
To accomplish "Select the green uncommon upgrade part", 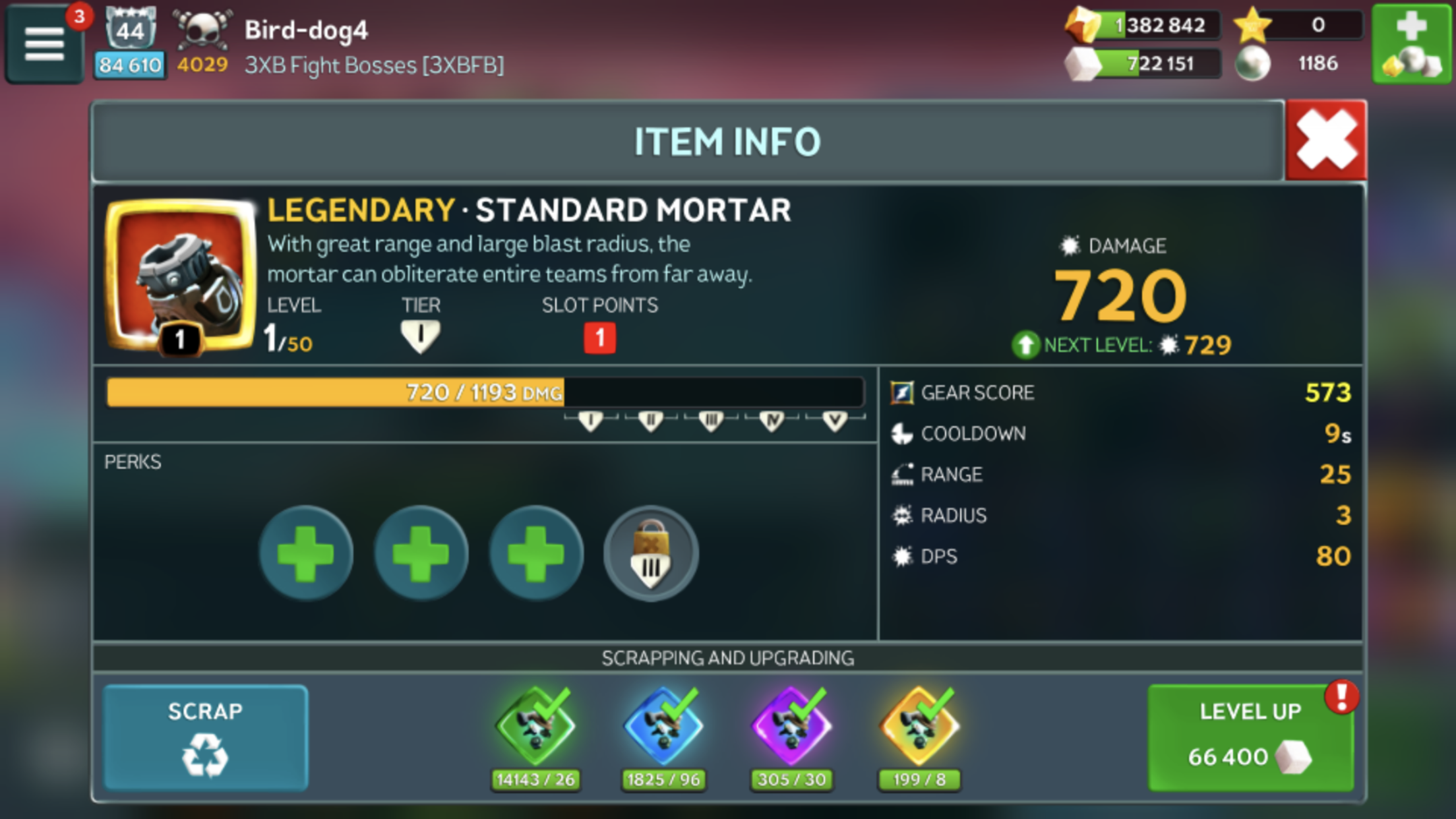I will (535, 727).
